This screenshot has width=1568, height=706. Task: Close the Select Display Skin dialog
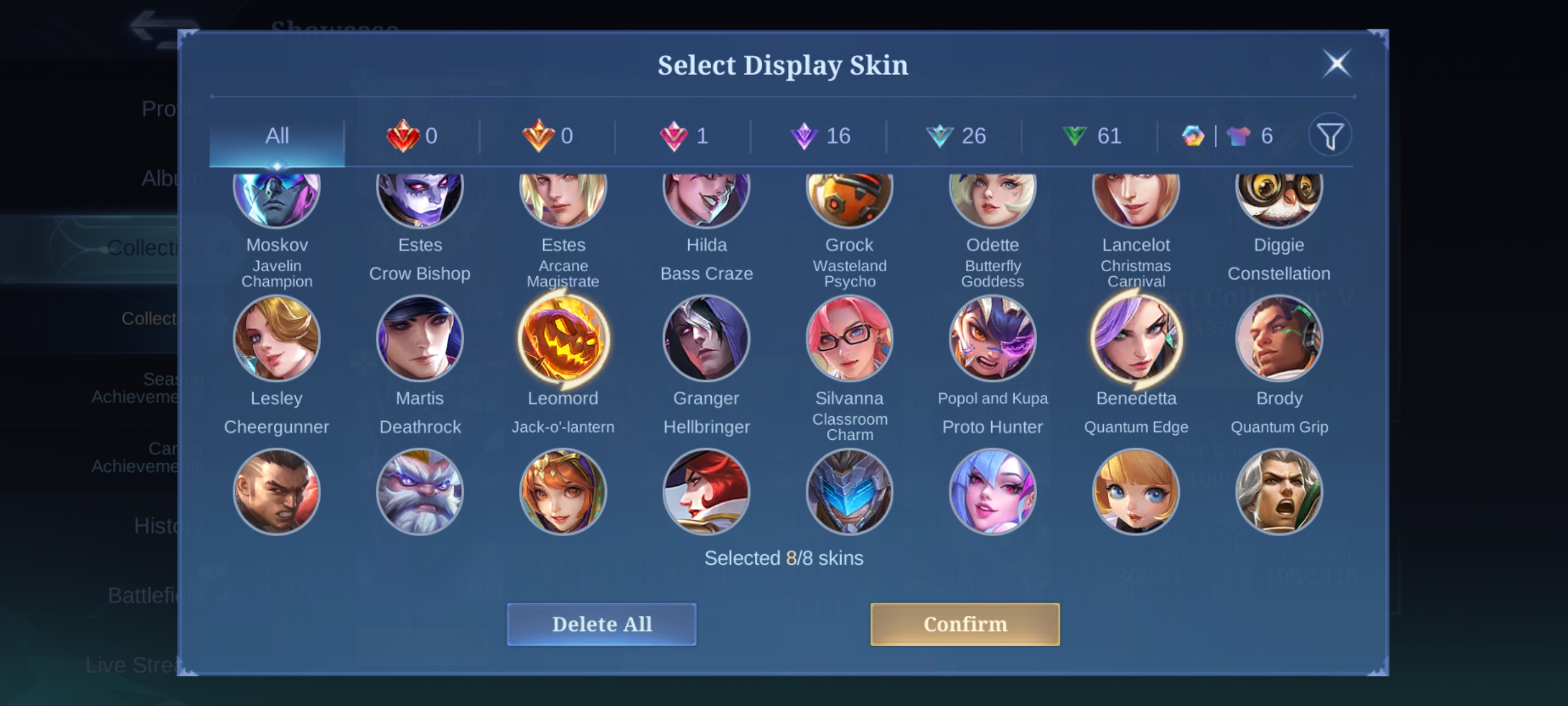tap(1337, 63)
